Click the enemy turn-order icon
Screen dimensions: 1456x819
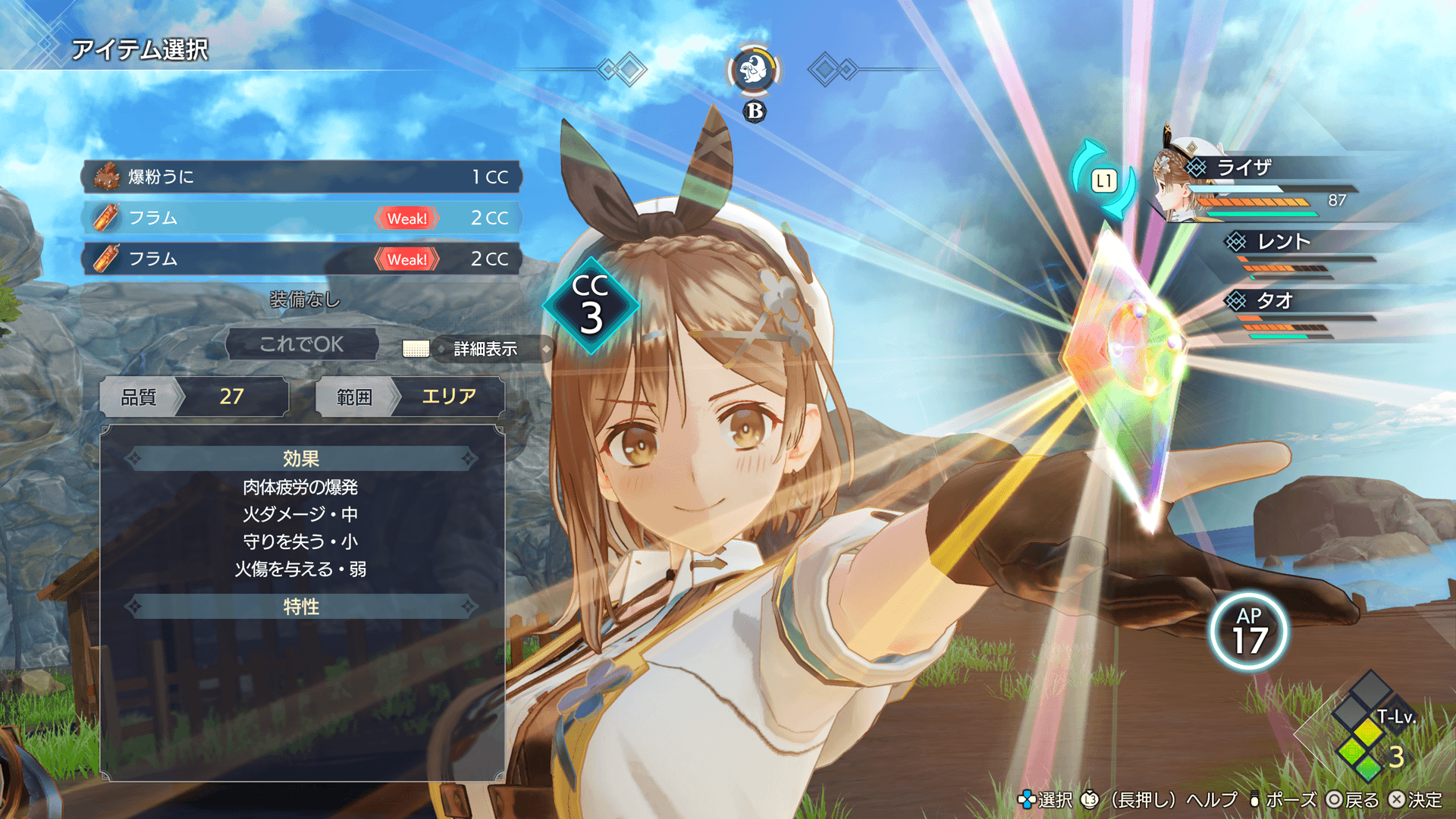click(754, 71)
